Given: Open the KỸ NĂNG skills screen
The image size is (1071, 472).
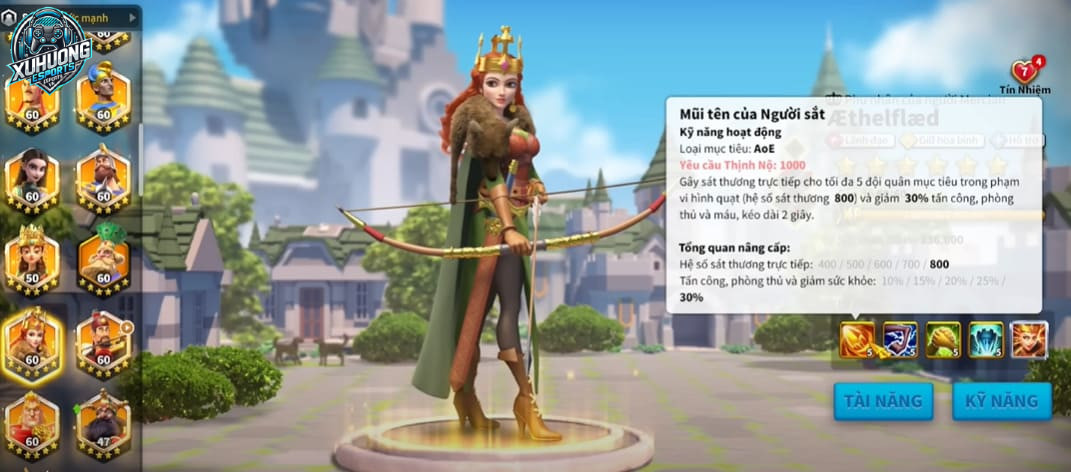Looking at the screenshot, I should point(1001,401).
